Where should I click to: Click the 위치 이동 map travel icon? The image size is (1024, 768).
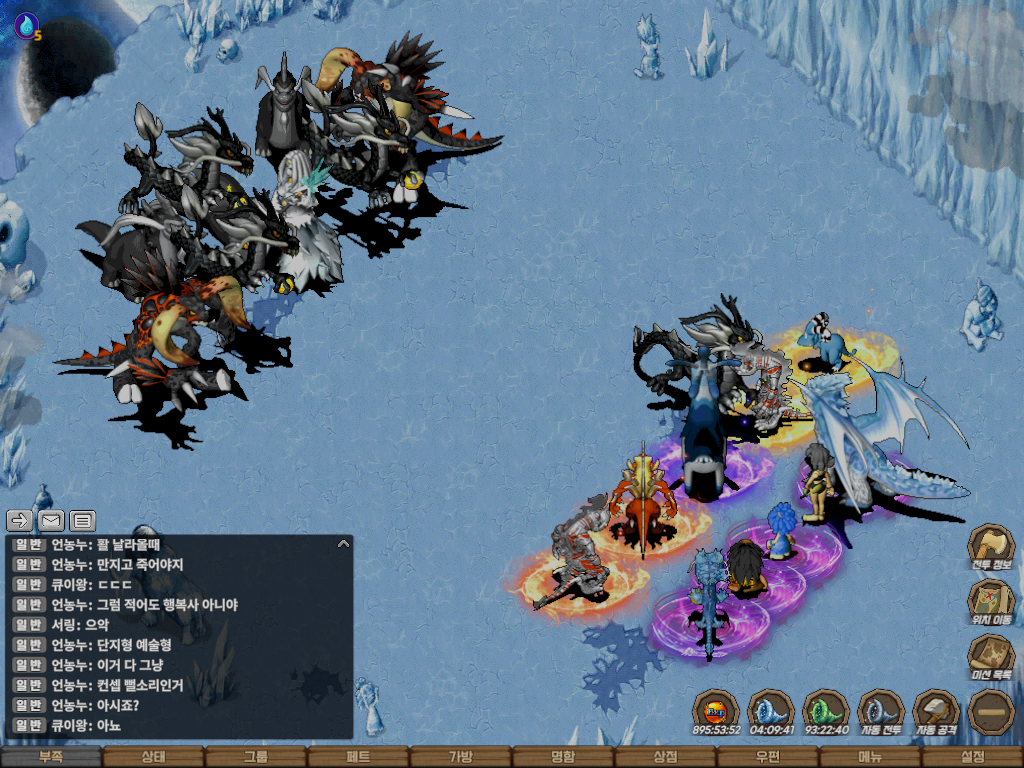[991, 602]
